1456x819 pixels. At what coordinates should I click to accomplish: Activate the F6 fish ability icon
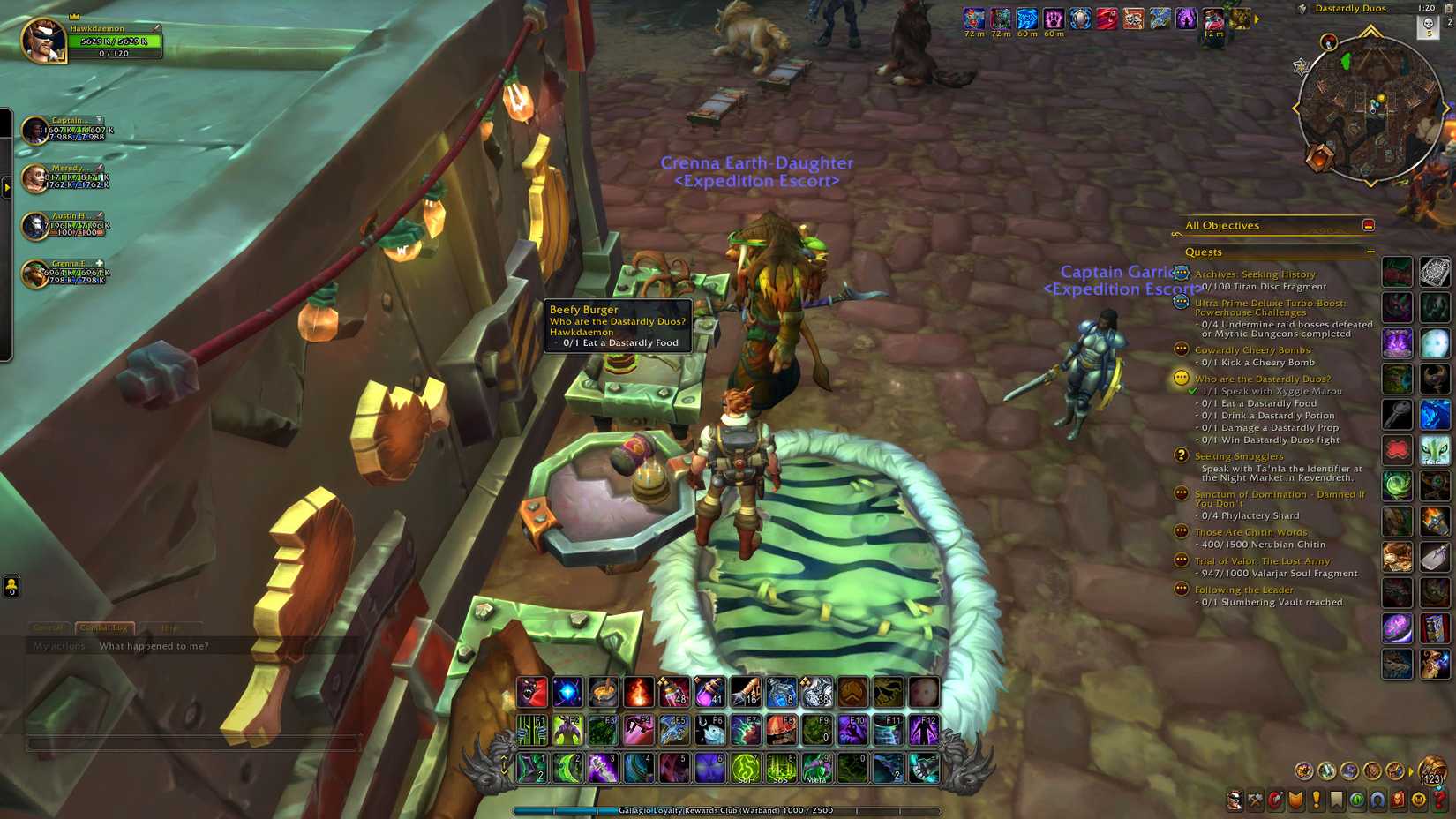click(712, 730)
